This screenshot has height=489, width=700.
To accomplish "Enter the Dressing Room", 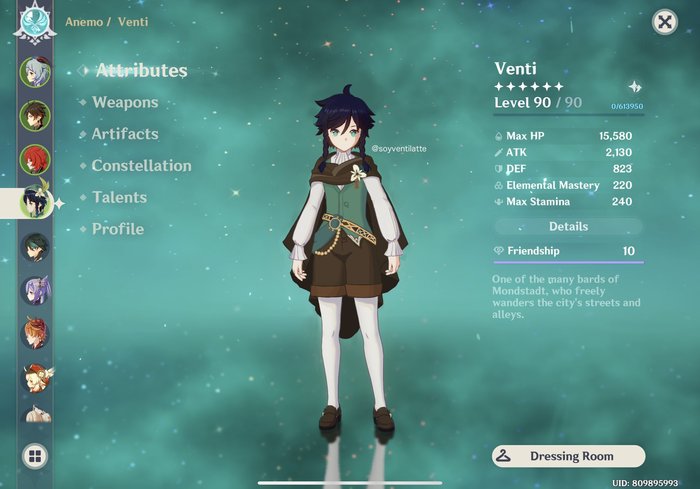I will (568, 456).
